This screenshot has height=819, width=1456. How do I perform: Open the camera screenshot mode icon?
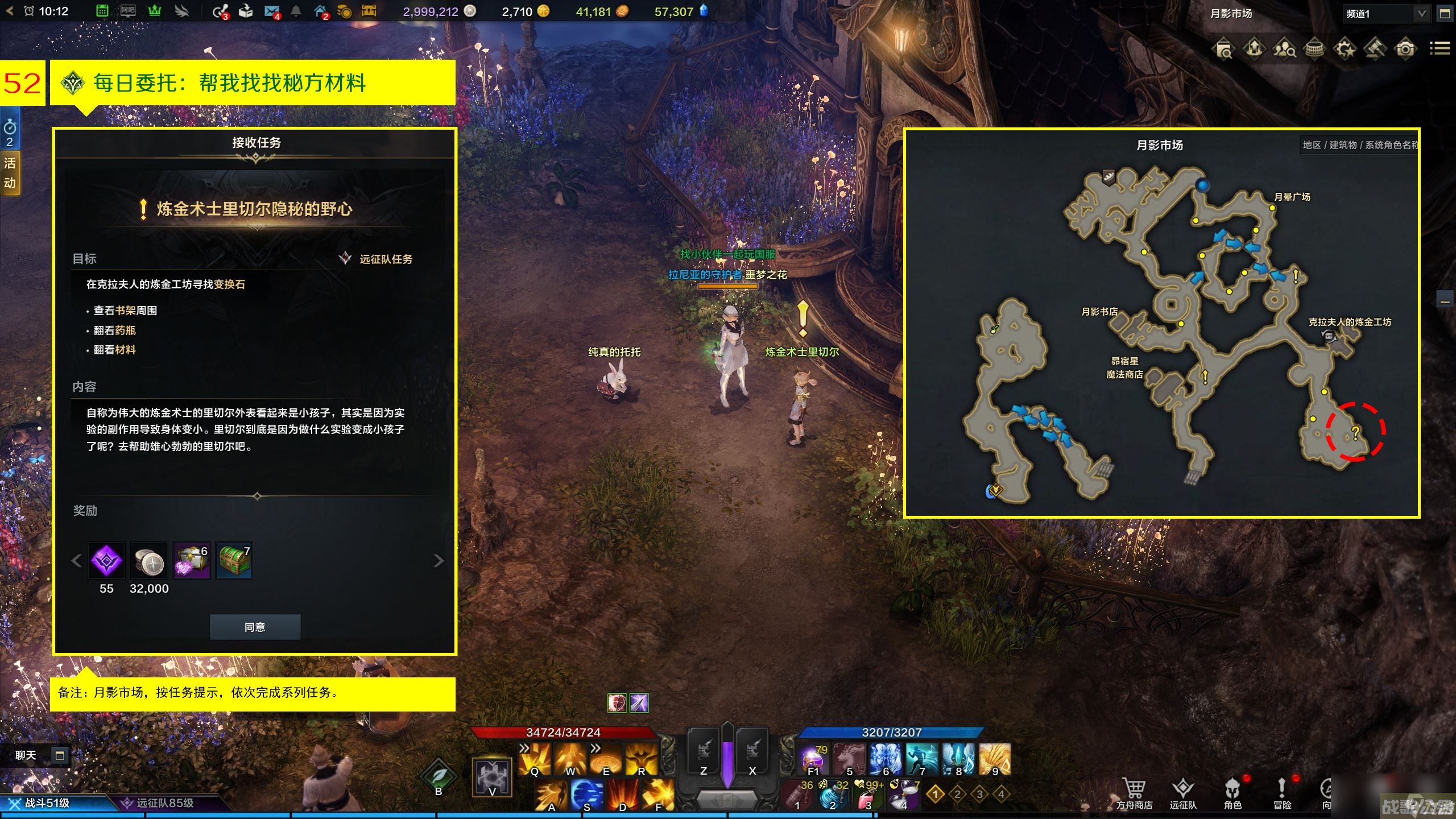point(1405,49)
